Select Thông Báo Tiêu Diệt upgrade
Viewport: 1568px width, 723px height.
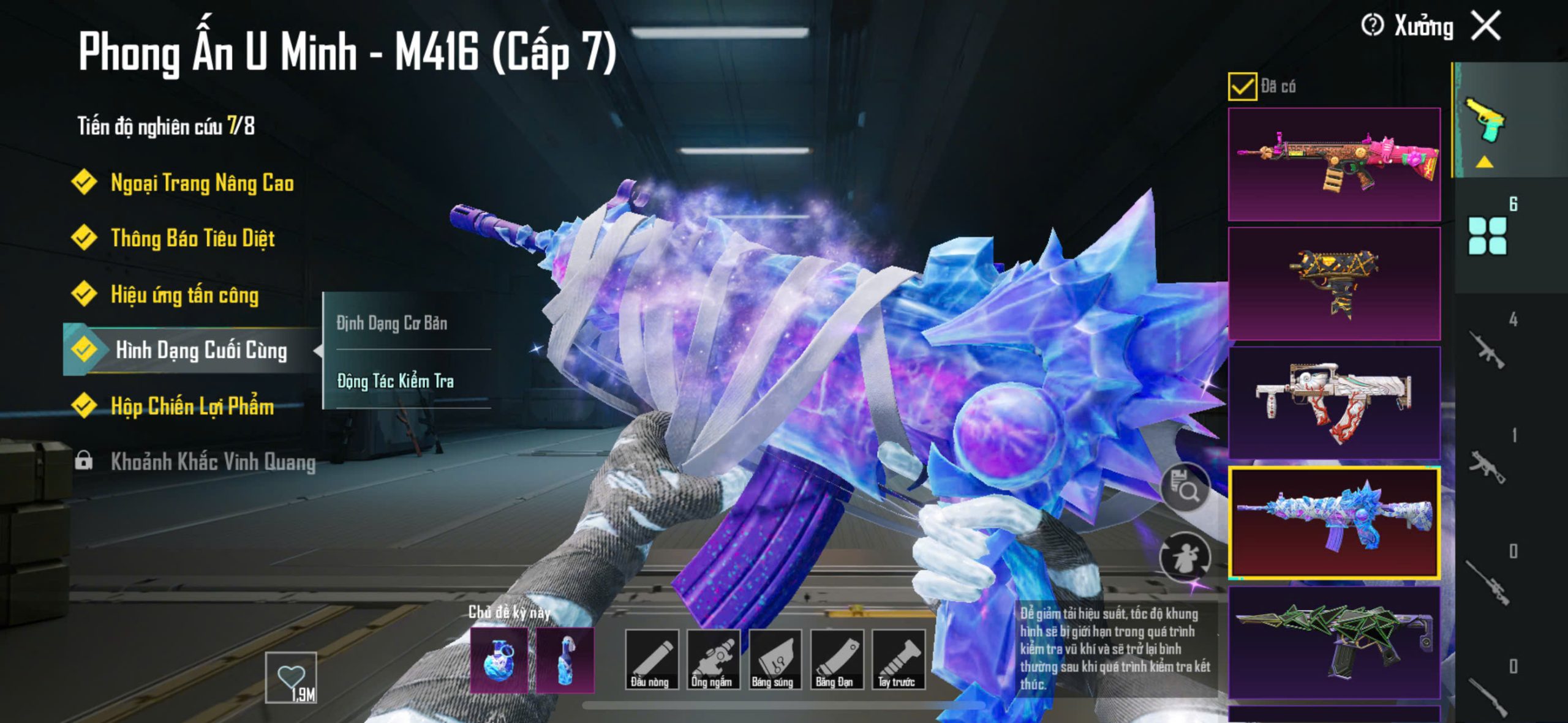[192, 238]
